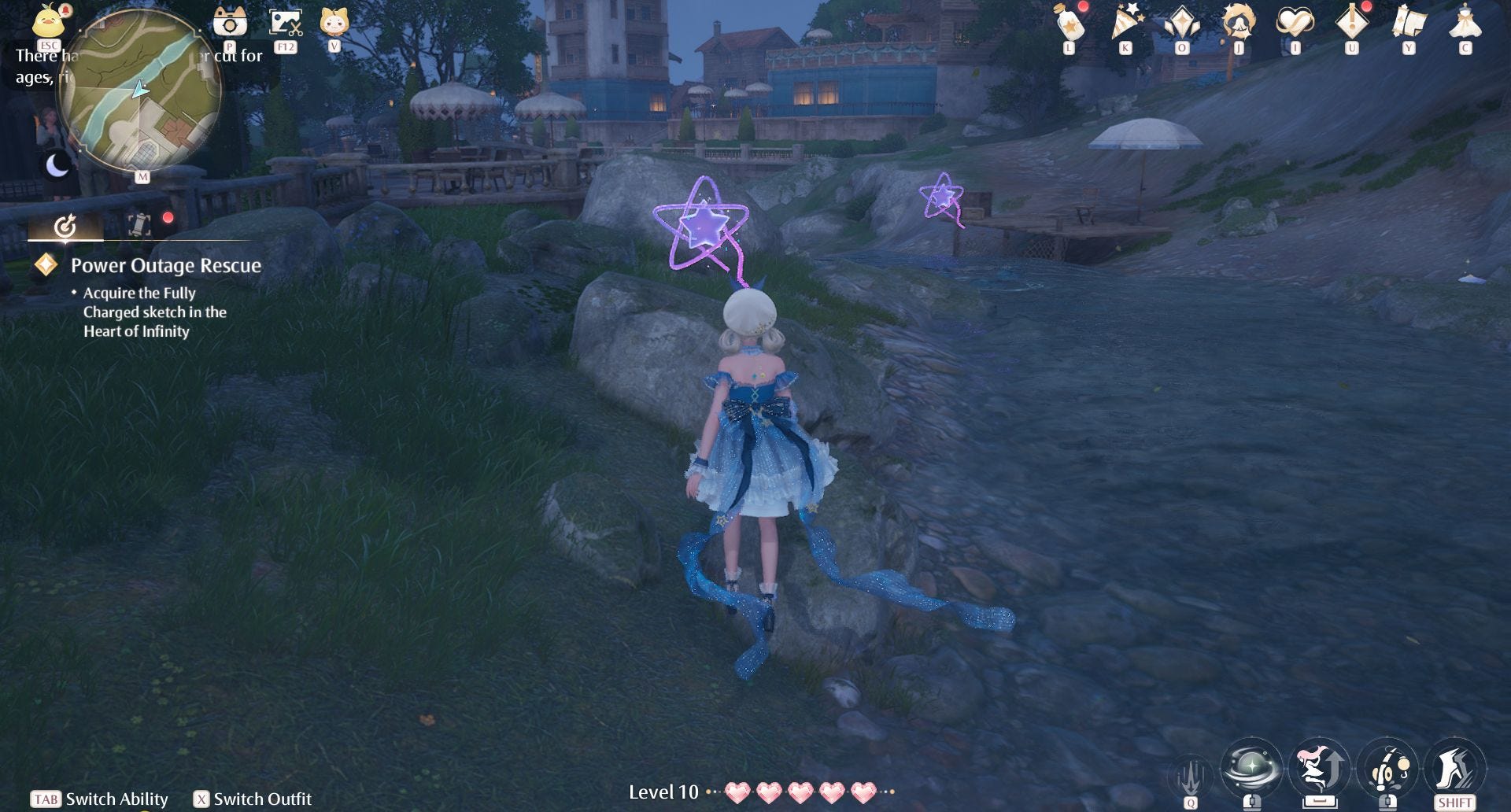Open the circular minimap
Viewport: 1511px width, 812px height.
(x=140, y=91)
